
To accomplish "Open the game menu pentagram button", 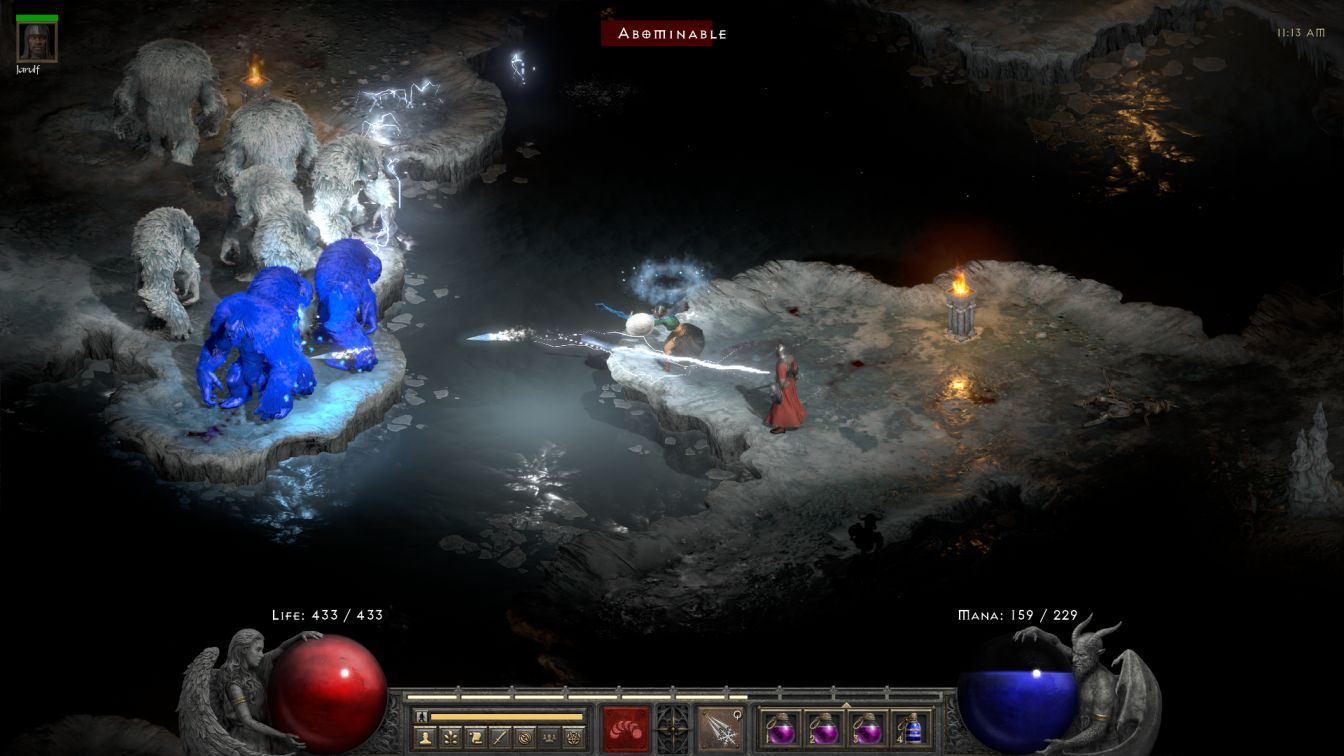I will 573,737.
